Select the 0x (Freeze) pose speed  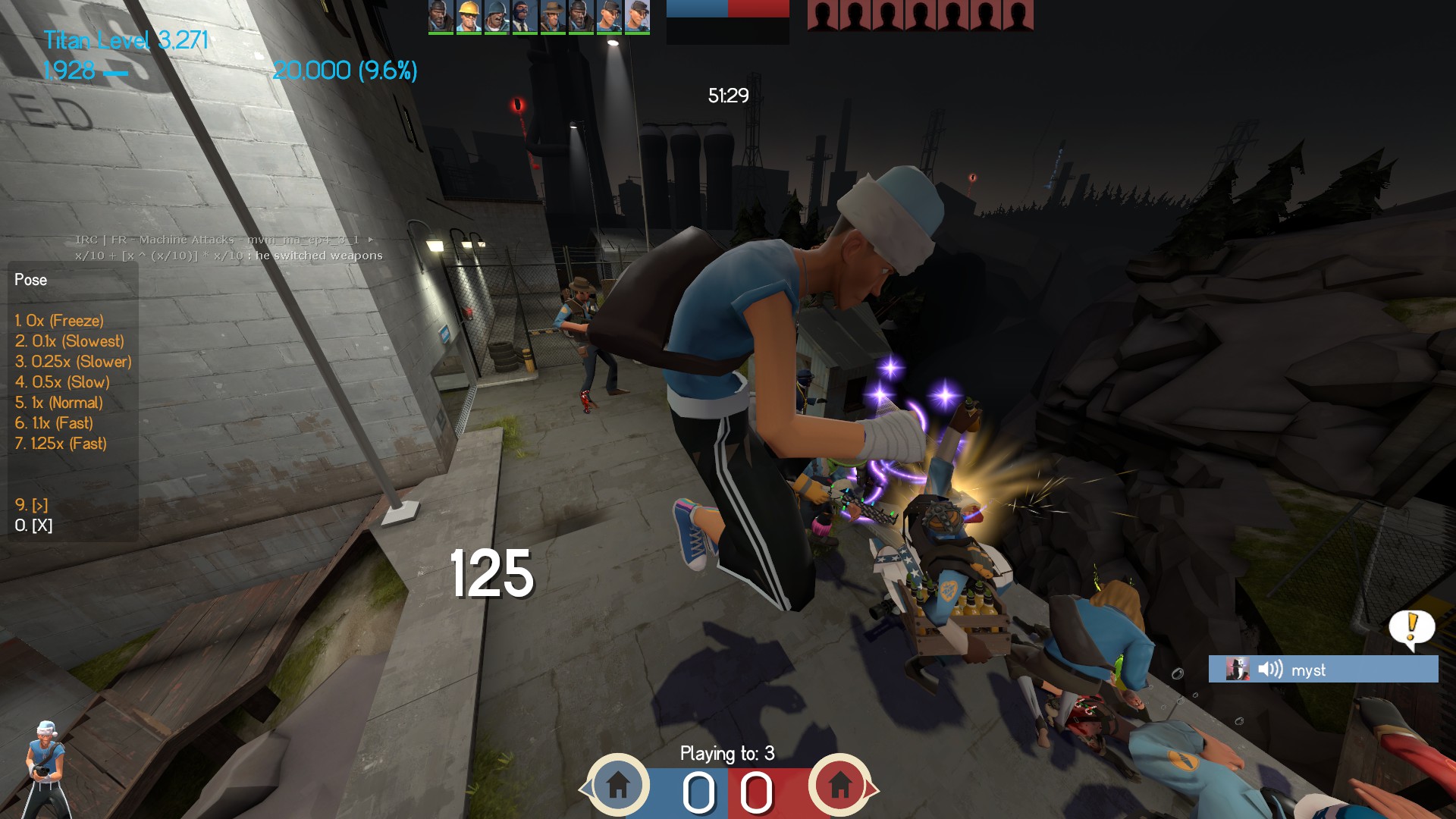coord(59,321)
